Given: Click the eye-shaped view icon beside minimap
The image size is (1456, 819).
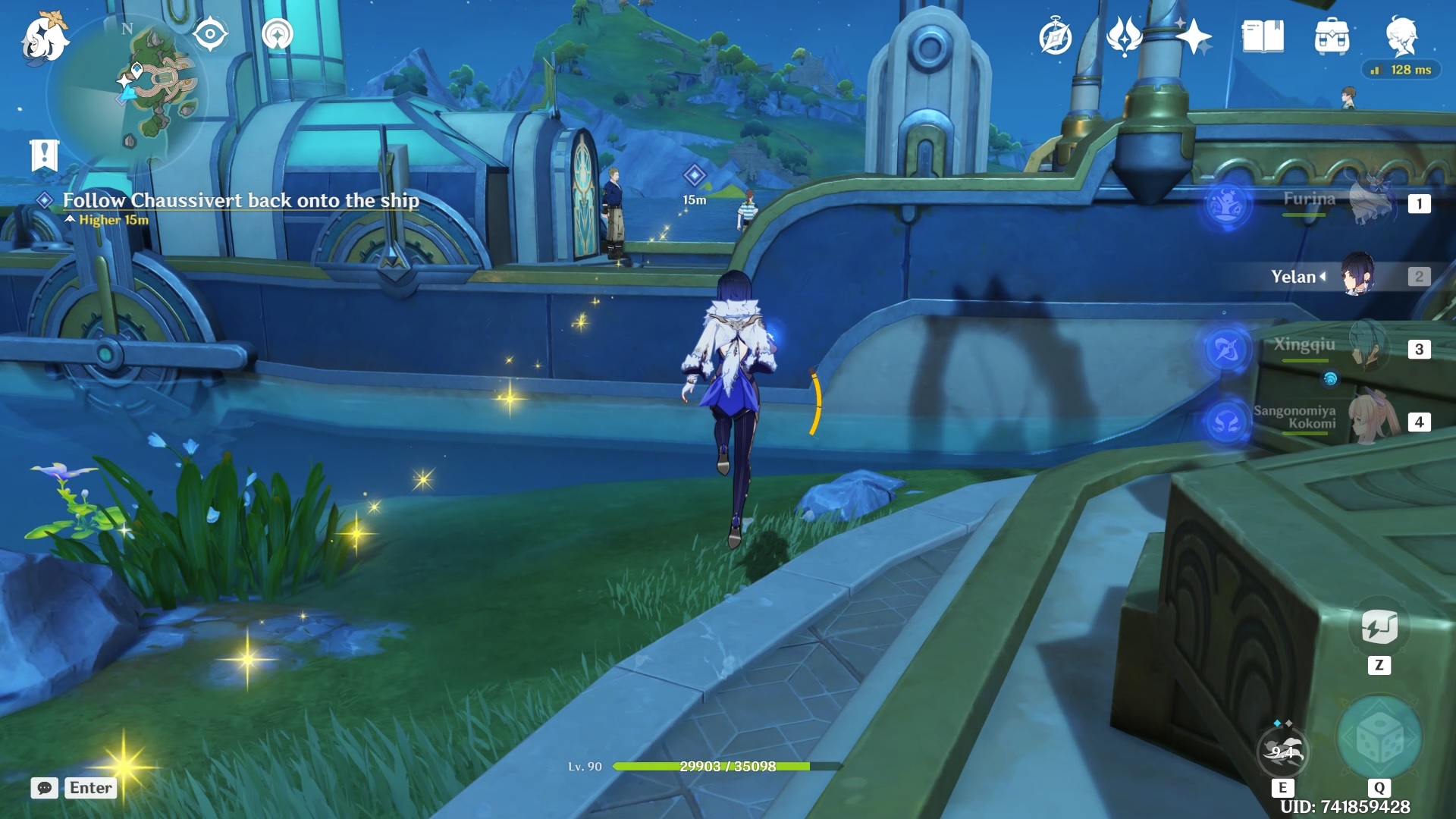Looking at the screenshot, I should (x=210, y=34).
